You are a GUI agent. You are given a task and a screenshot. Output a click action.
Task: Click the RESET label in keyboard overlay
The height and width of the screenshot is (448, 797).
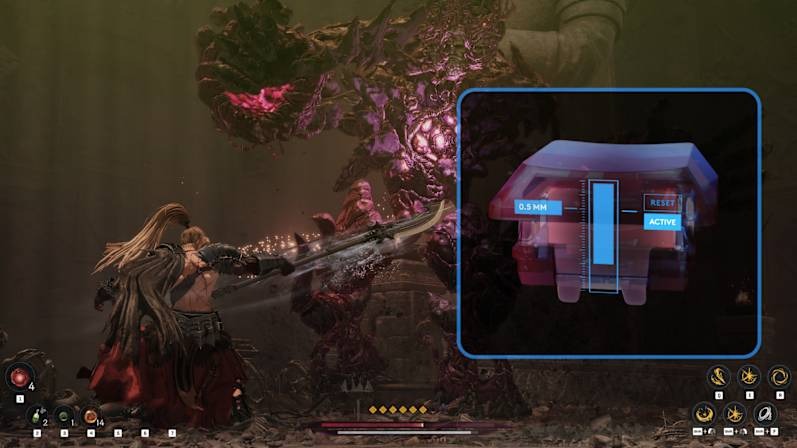coord(662,202)
